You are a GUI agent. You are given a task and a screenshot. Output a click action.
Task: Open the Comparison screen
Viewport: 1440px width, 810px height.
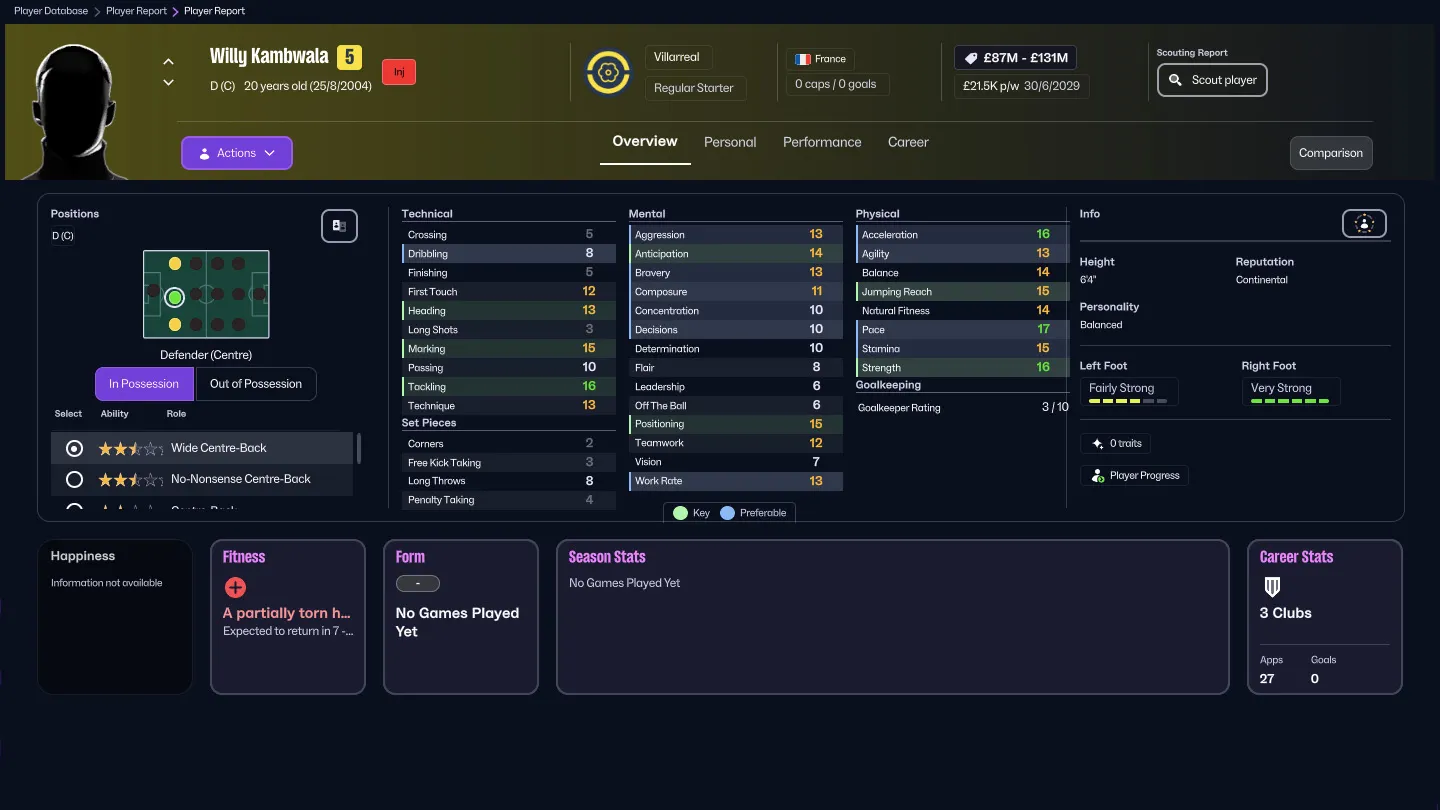(1330, 153)
